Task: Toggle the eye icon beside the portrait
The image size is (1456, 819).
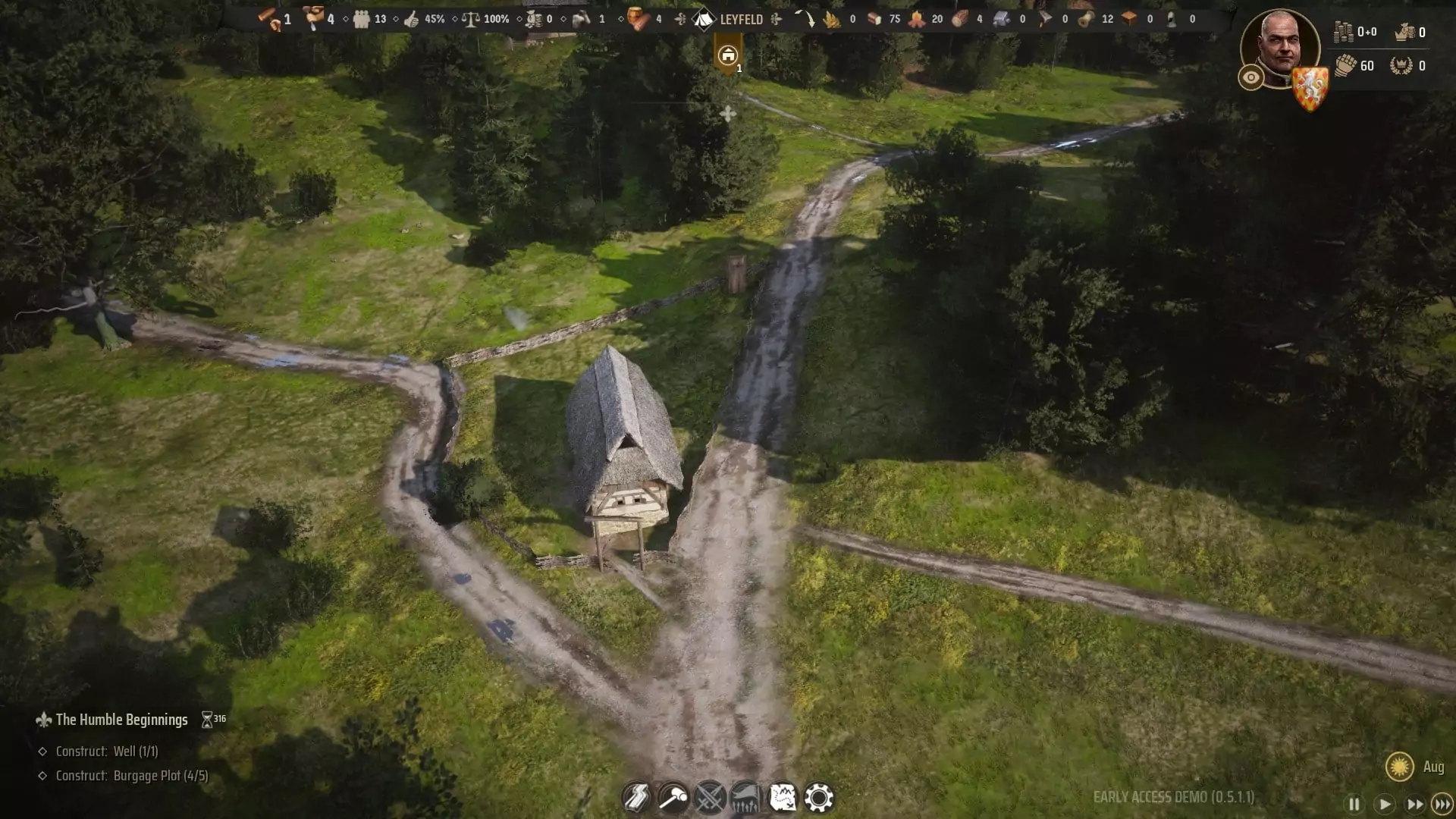Action: click(x=1250, y=77)
